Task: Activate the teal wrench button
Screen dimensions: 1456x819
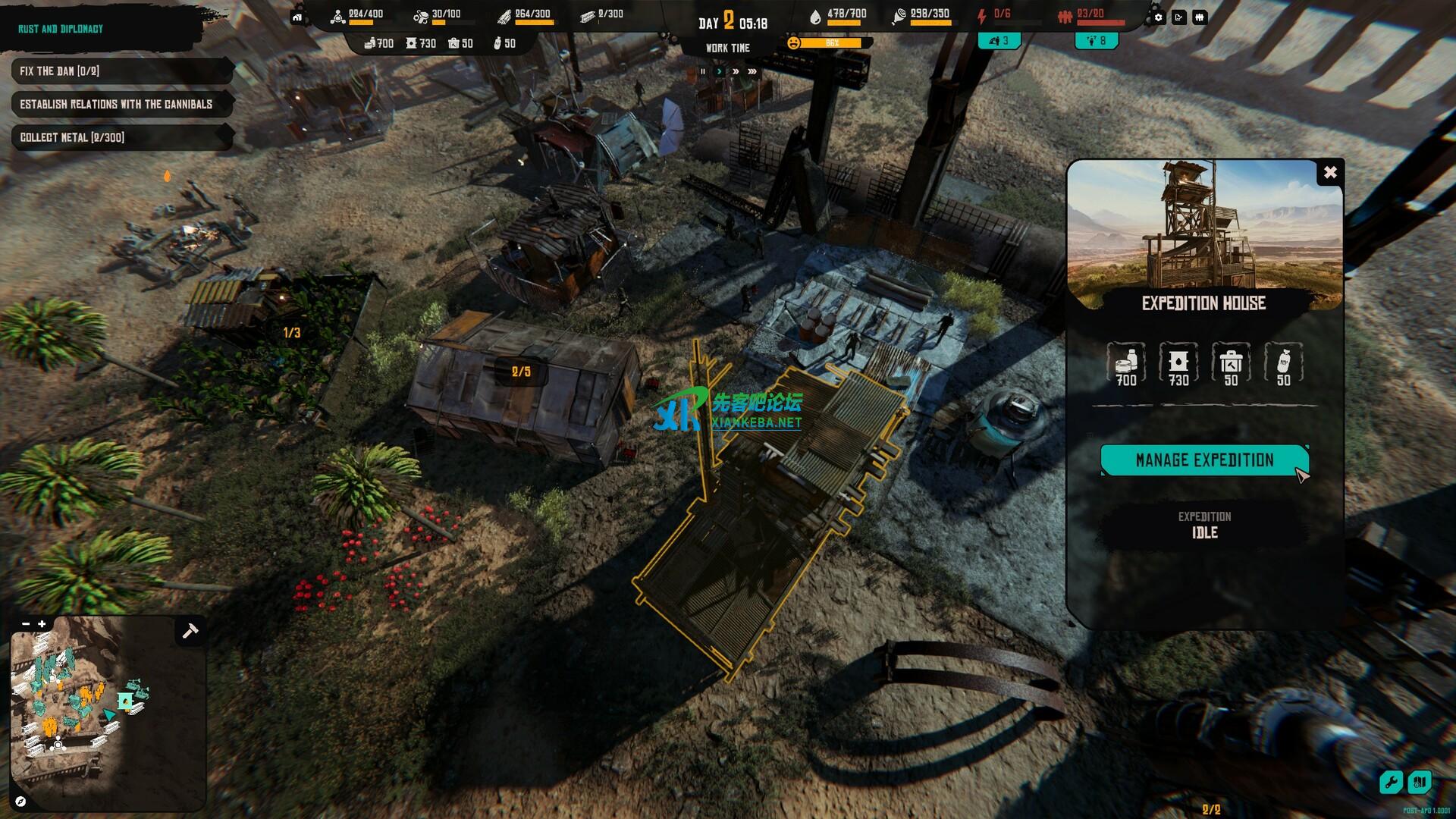Action: (x=1391, y=782)
